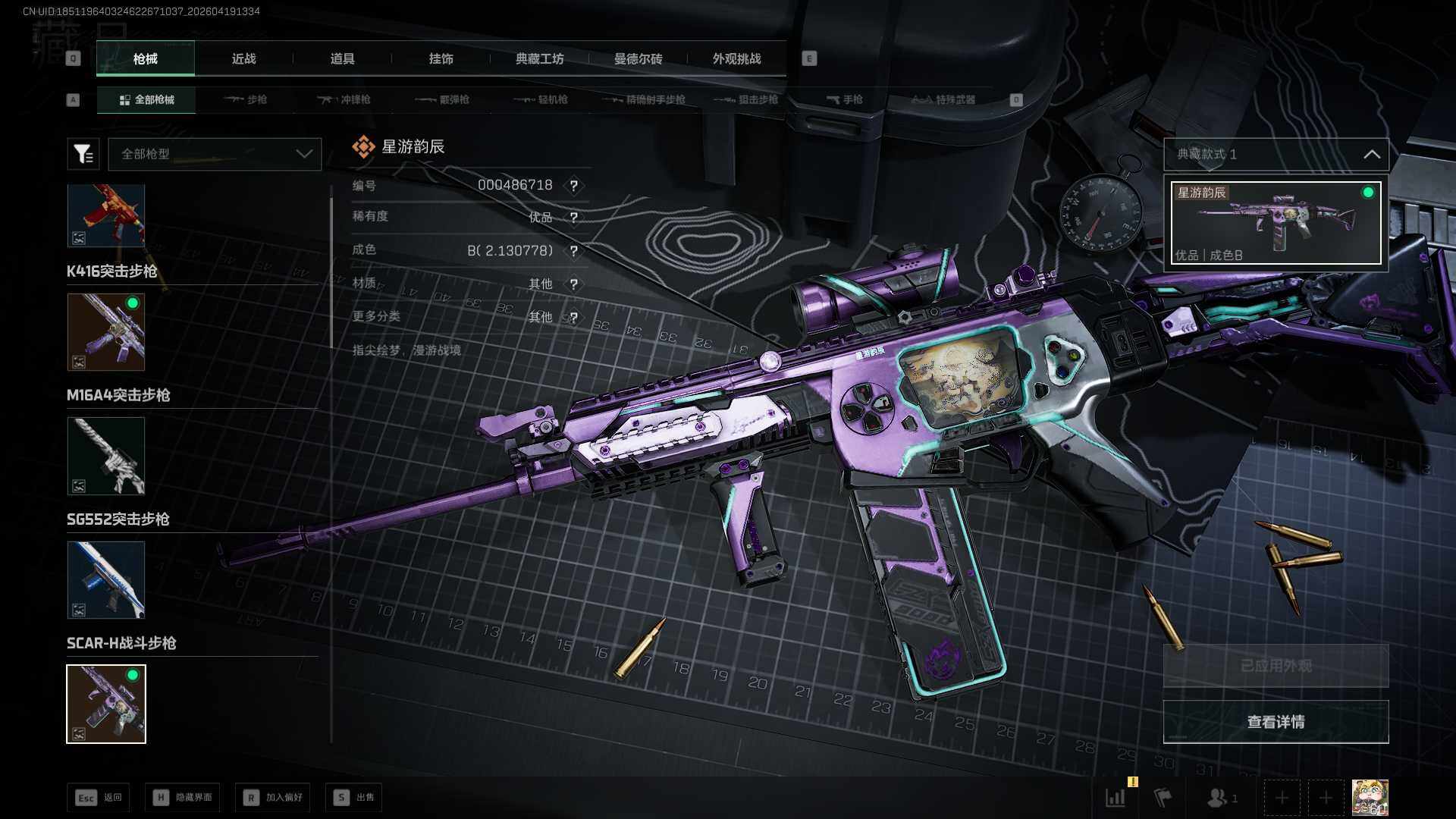Collapse the 典藏款式 1 style panel
Image resolution: width=1456 pixels, height=819 pixels.
tap(1371, 155)
